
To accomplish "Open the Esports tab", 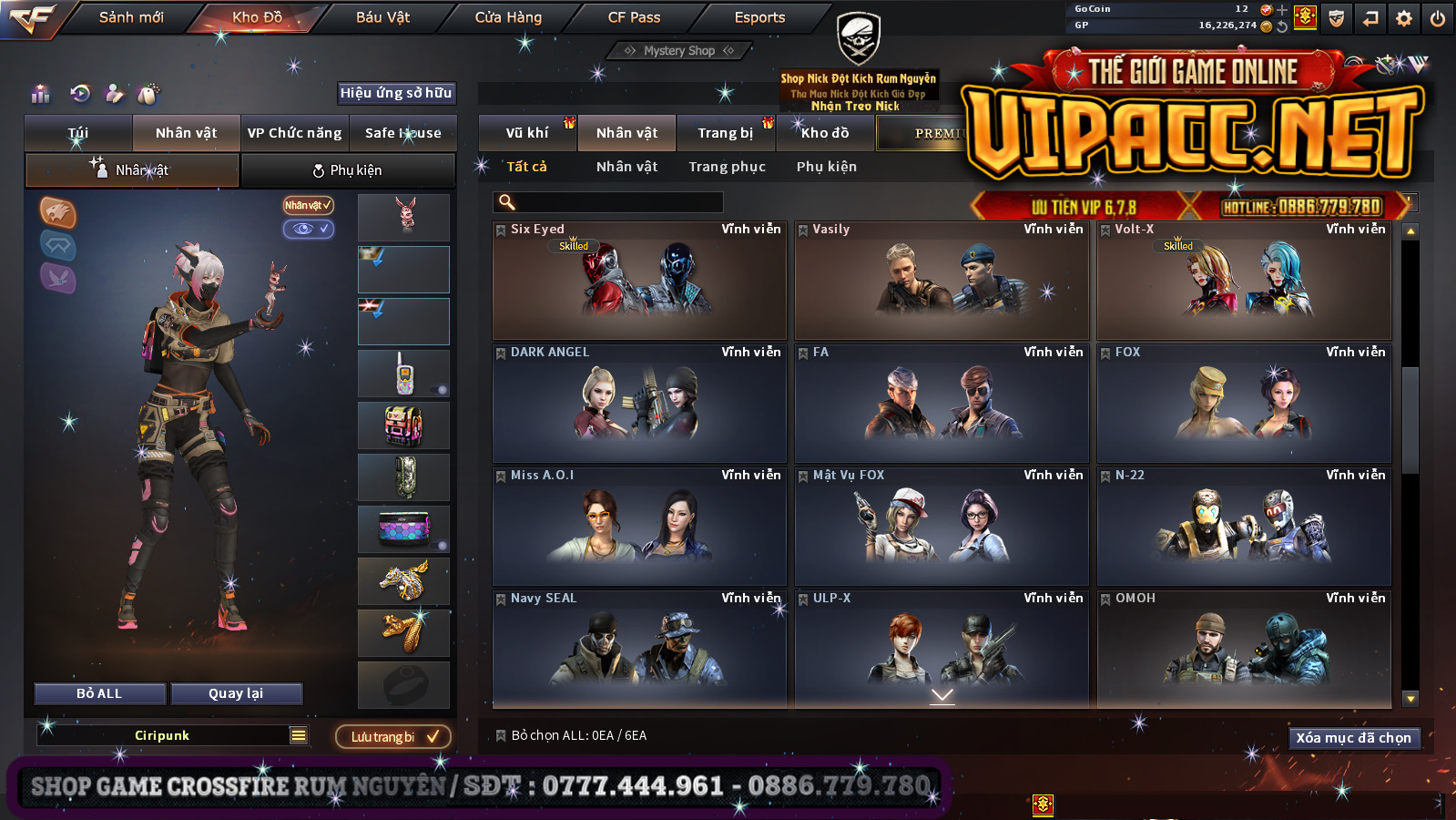I will click(x=759, y=17).
